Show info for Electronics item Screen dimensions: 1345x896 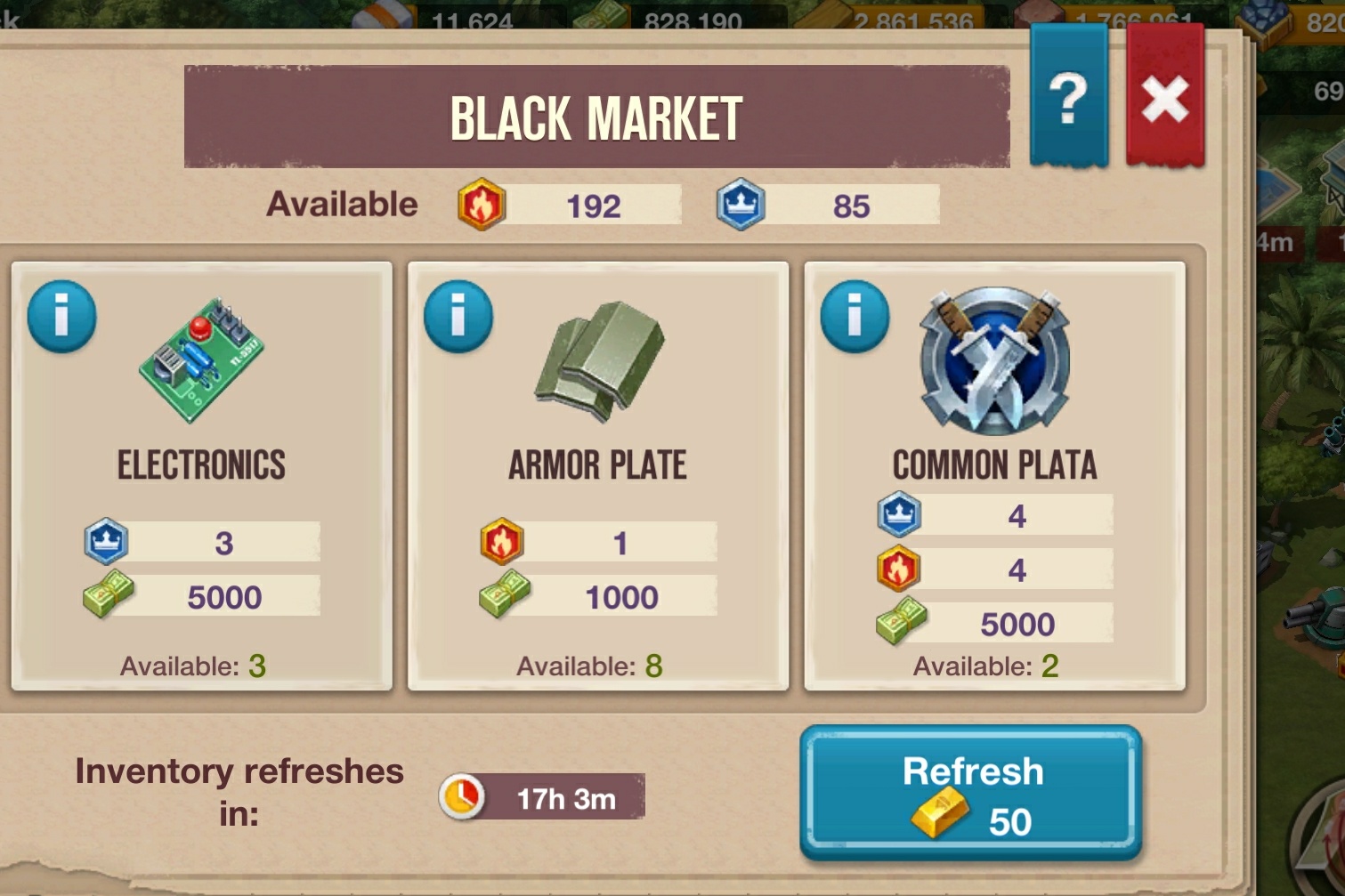click(61, 316)
